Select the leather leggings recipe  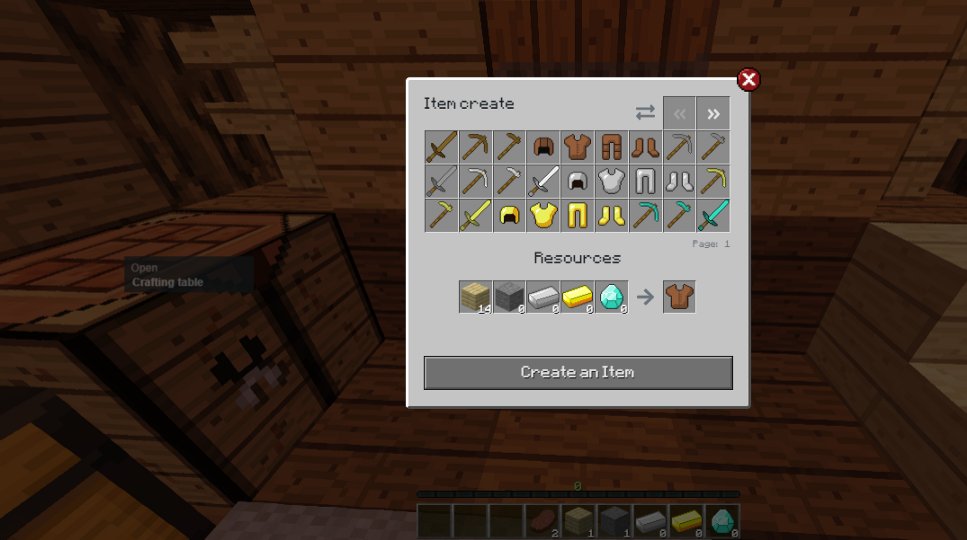(x=611, y=147)
